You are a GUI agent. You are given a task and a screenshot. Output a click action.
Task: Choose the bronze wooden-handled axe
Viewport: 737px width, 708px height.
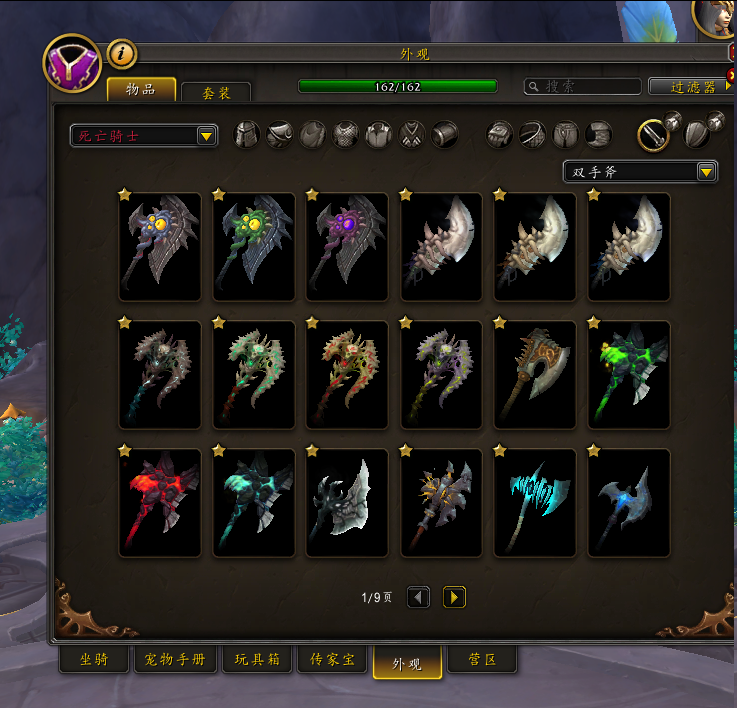point(535,374)
